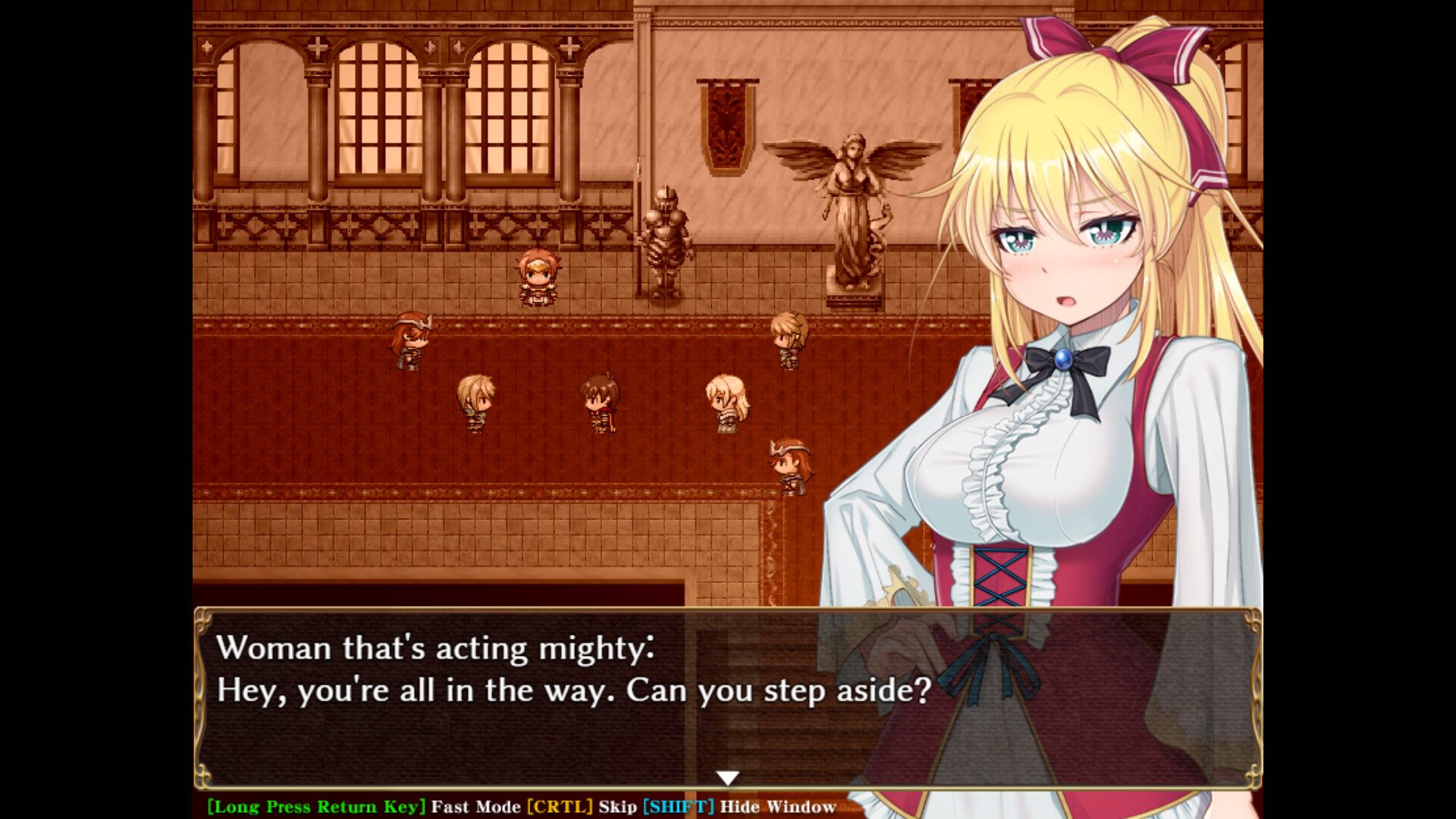The width and height of the screenshot is (1456, 819).
Task: Expand the dialogue box to advance text
Action: tap(531, 720)
